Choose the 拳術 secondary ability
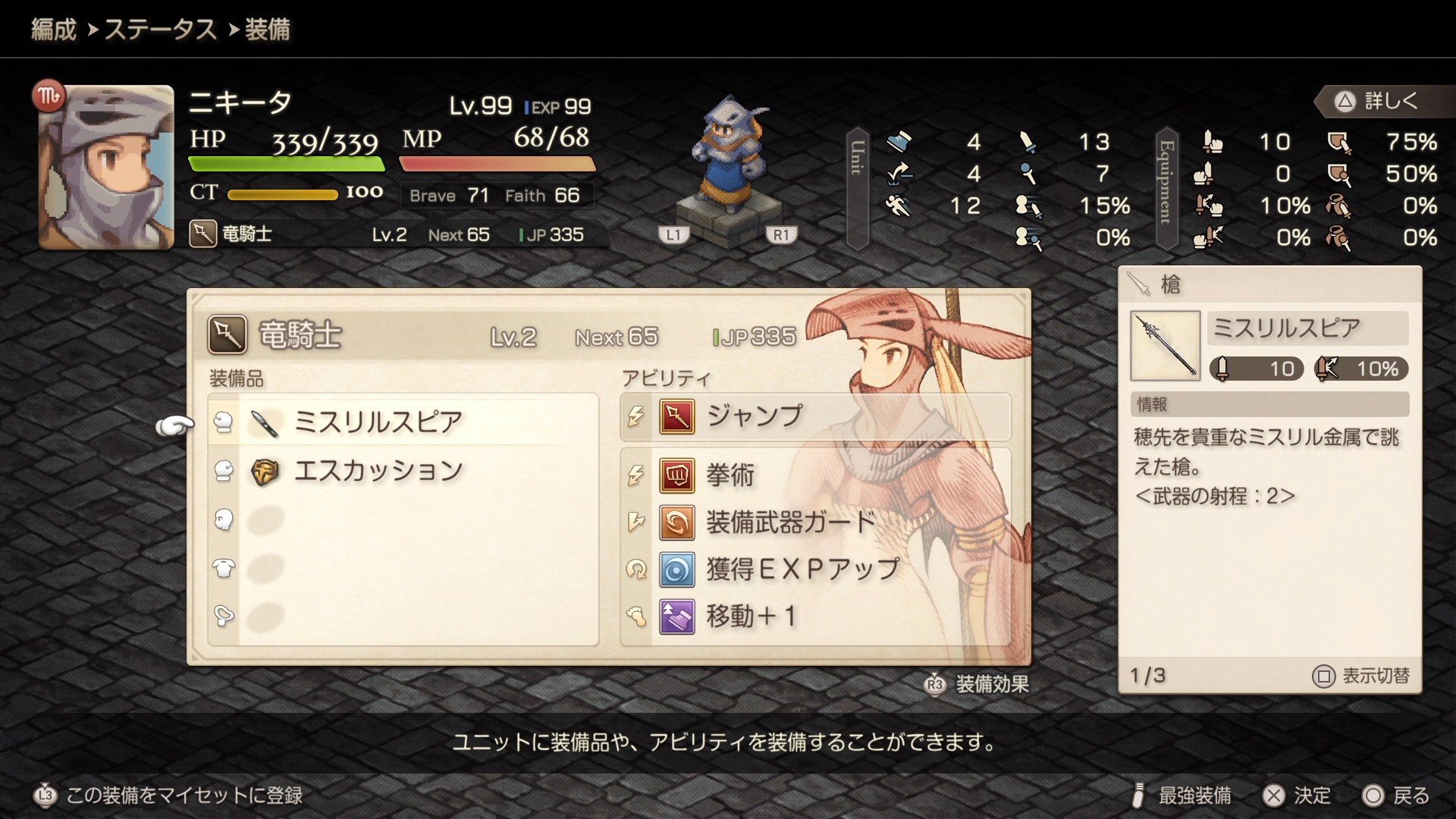This screenshot has height=819, width=1456. tap(730, 475)
